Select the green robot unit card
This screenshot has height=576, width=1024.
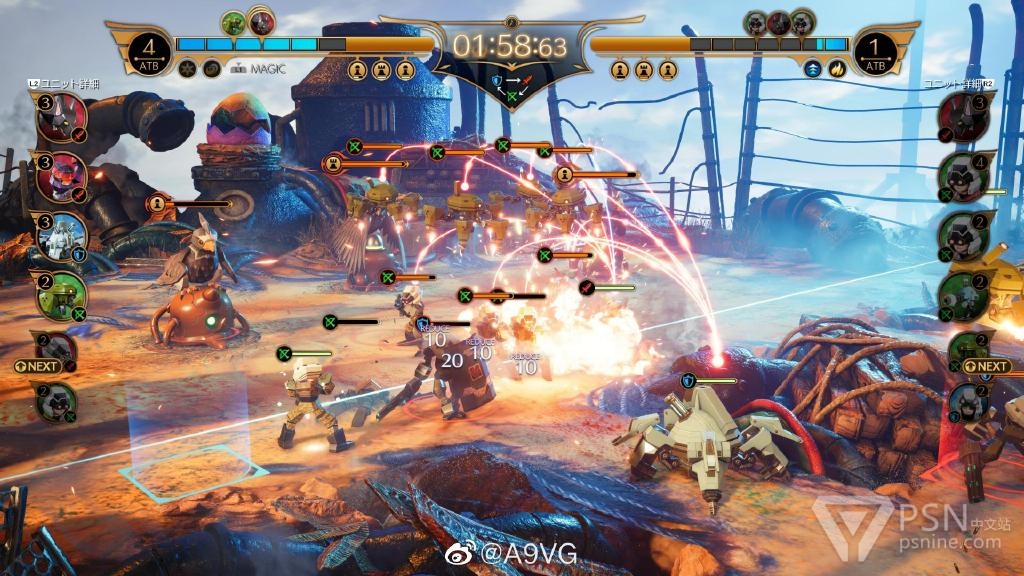pos(61,293)
